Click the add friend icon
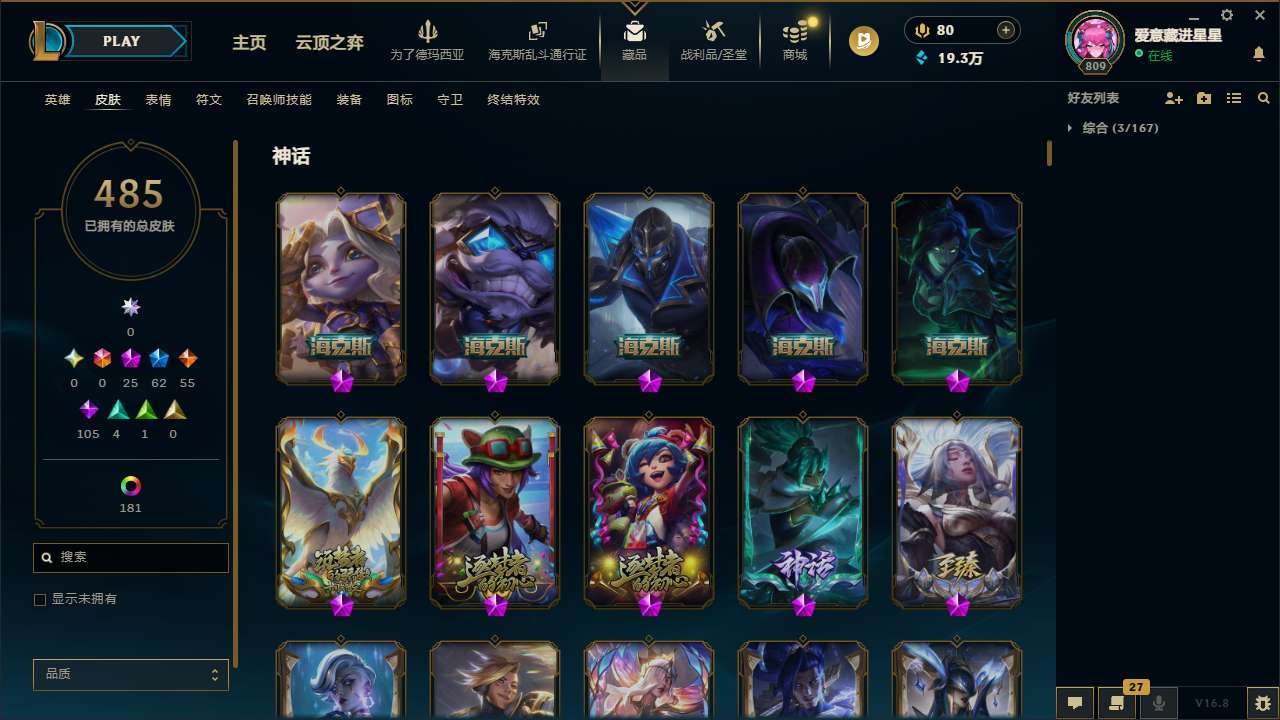 (x=1171, y=98)
